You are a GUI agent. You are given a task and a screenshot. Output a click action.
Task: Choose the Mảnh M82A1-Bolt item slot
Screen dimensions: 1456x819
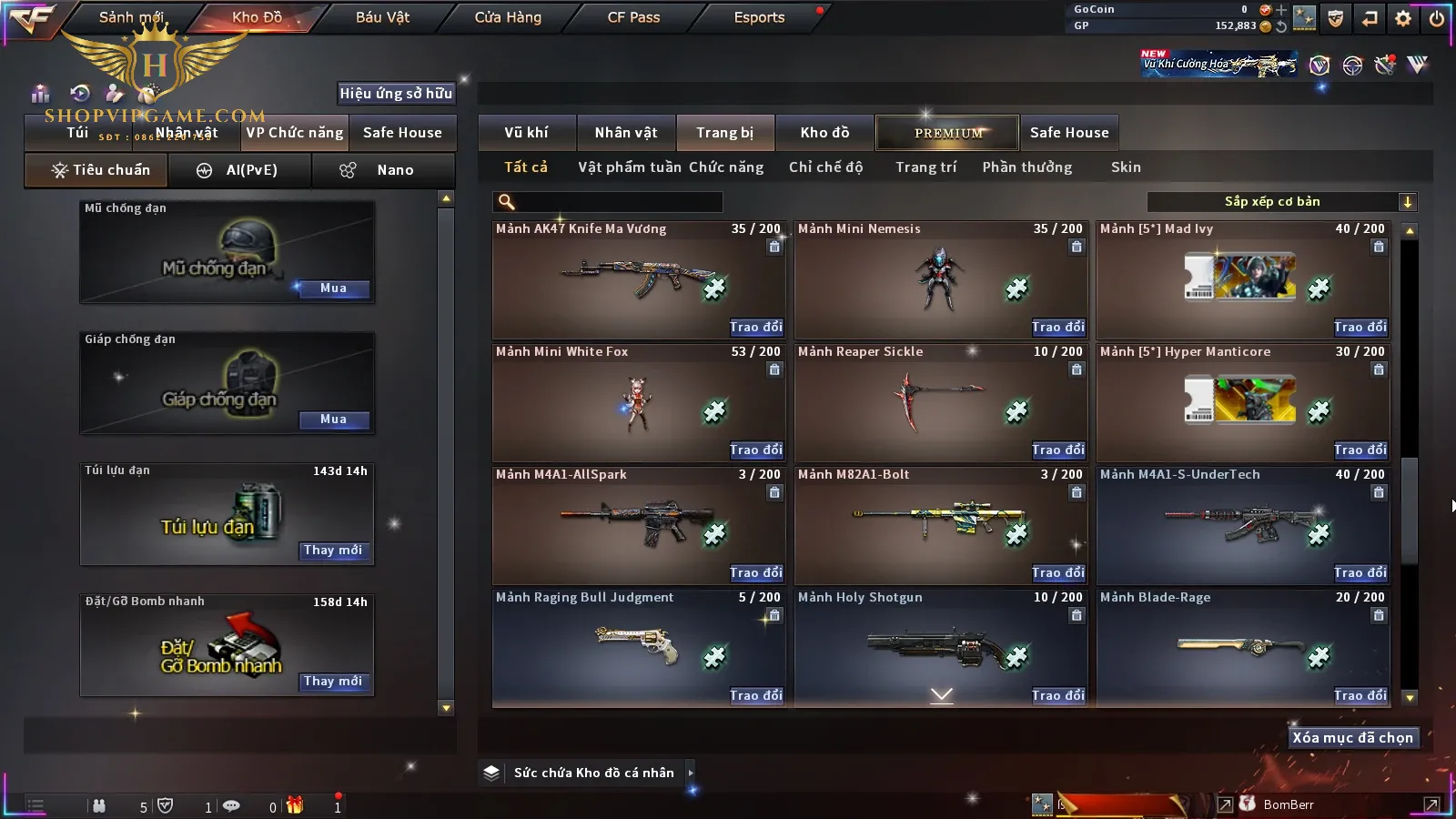tap(941, 525)
